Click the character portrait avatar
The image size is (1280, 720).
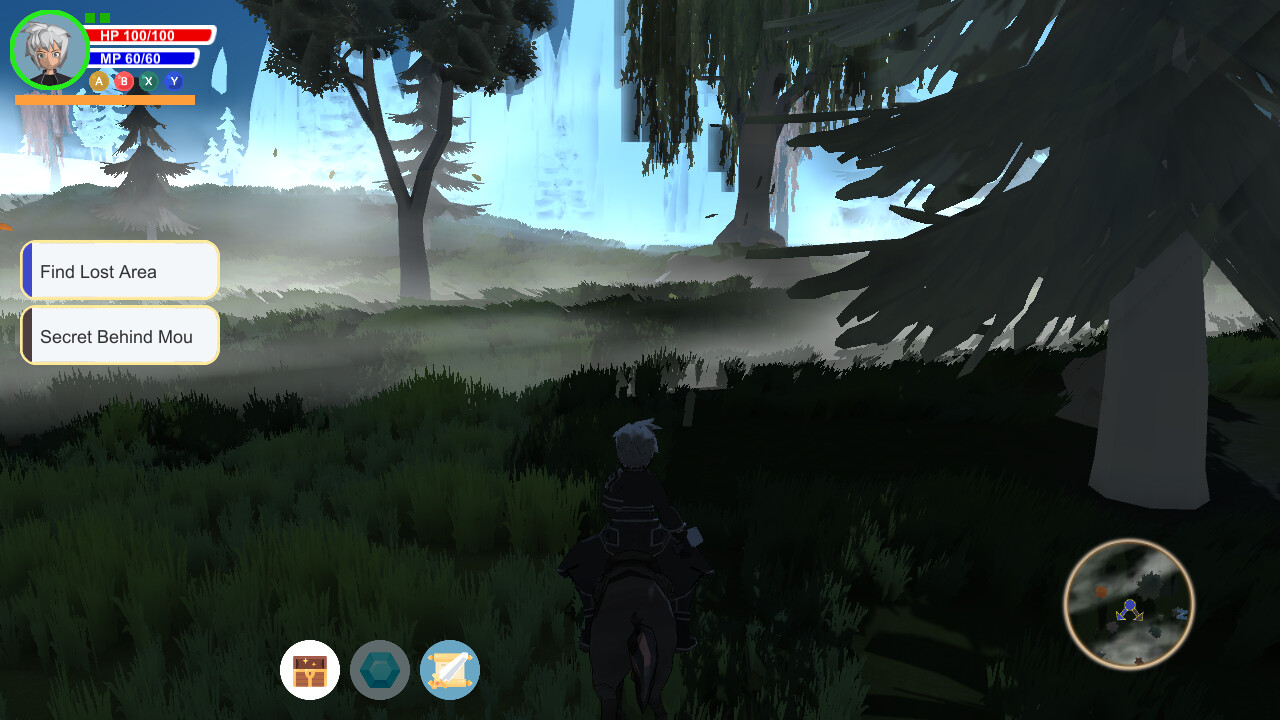(50, 48)
